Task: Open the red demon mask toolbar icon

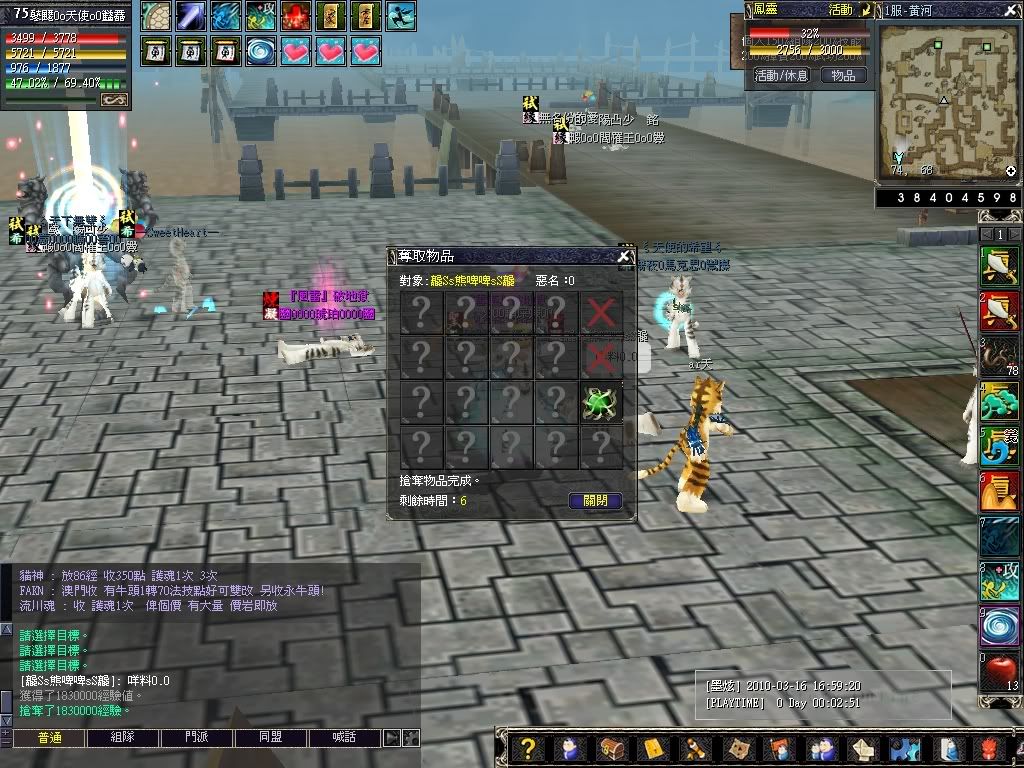Action: click(x=989, y=749)
